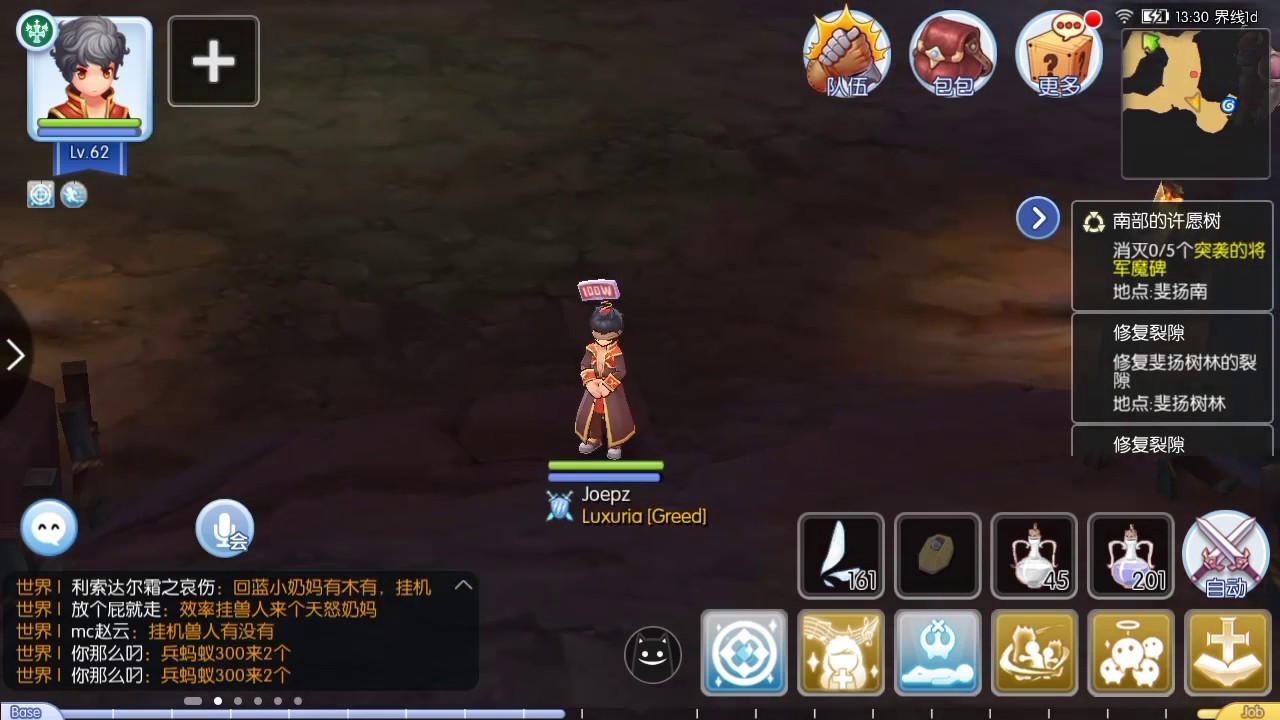The image size is (1280, 720).
Task: Use the blue potion with 201 count
Action: (x=1130, y=556)
